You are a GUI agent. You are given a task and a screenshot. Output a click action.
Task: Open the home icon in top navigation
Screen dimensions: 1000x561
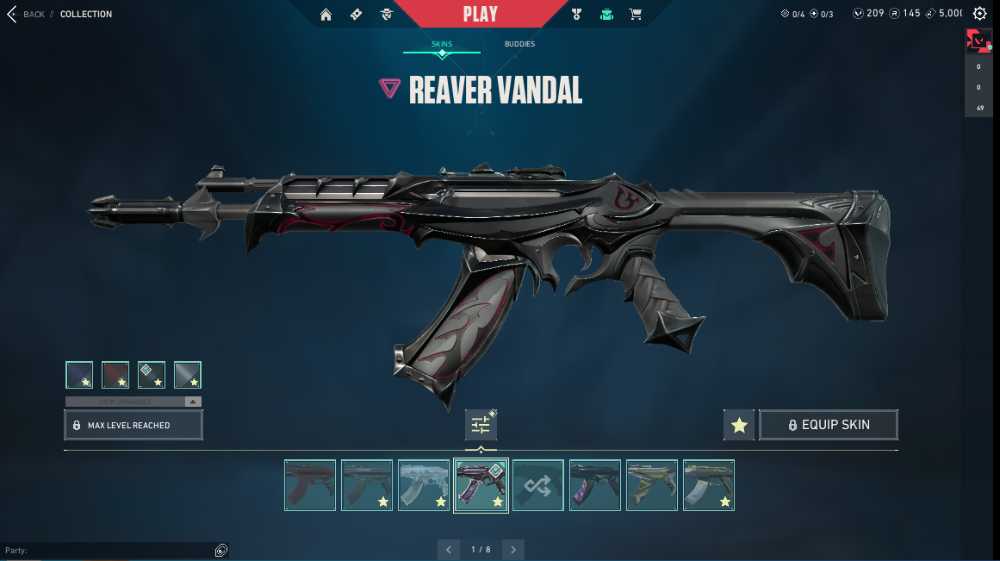point(326,14)
